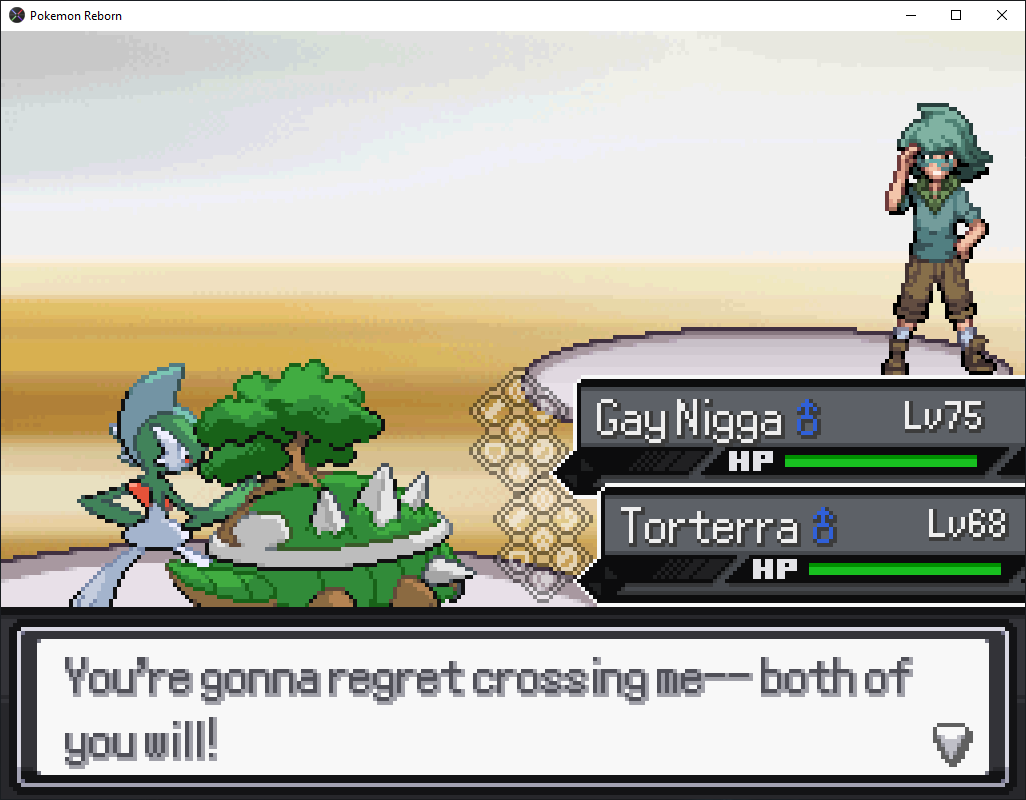Maximize the game window
1026x800 pixels.
(x=956, y=15)
